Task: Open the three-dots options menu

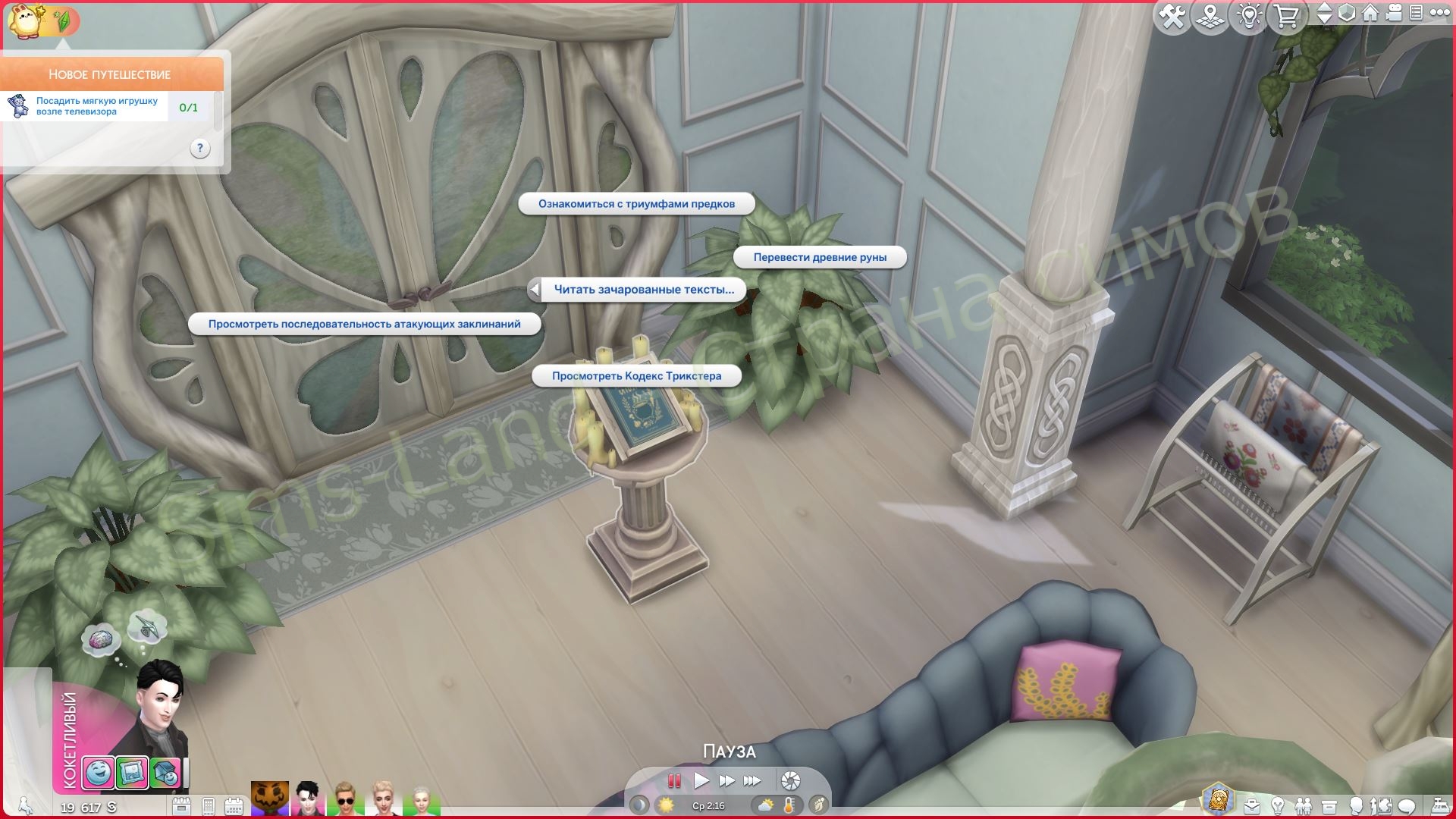Action: click(x=1439, y=13)
